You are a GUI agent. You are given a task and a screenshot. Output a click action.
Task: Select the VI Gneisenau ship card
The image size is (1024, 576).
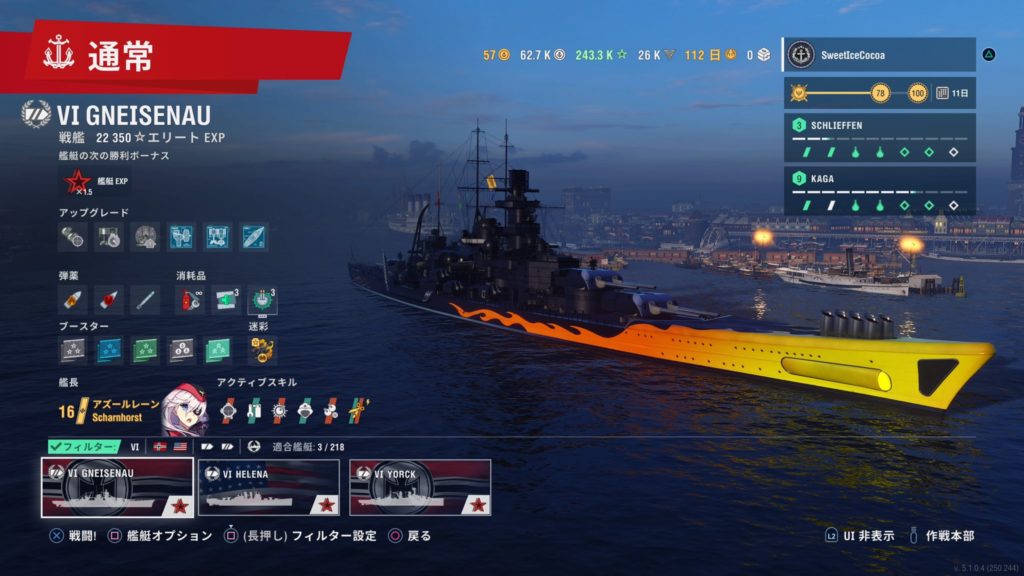(117, 487)
